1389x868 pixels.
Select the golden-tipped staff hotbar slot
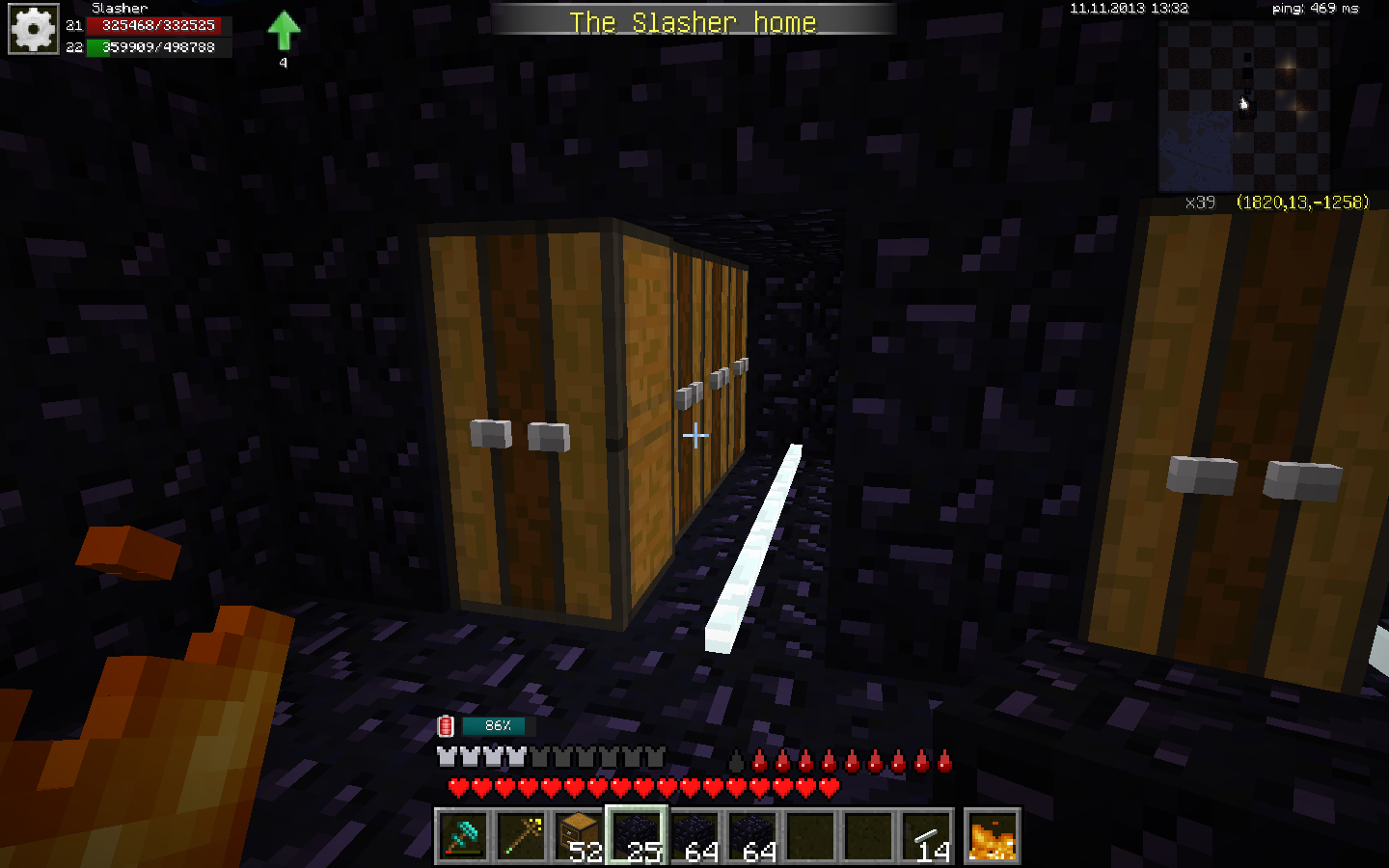click(x=521, y=835)
